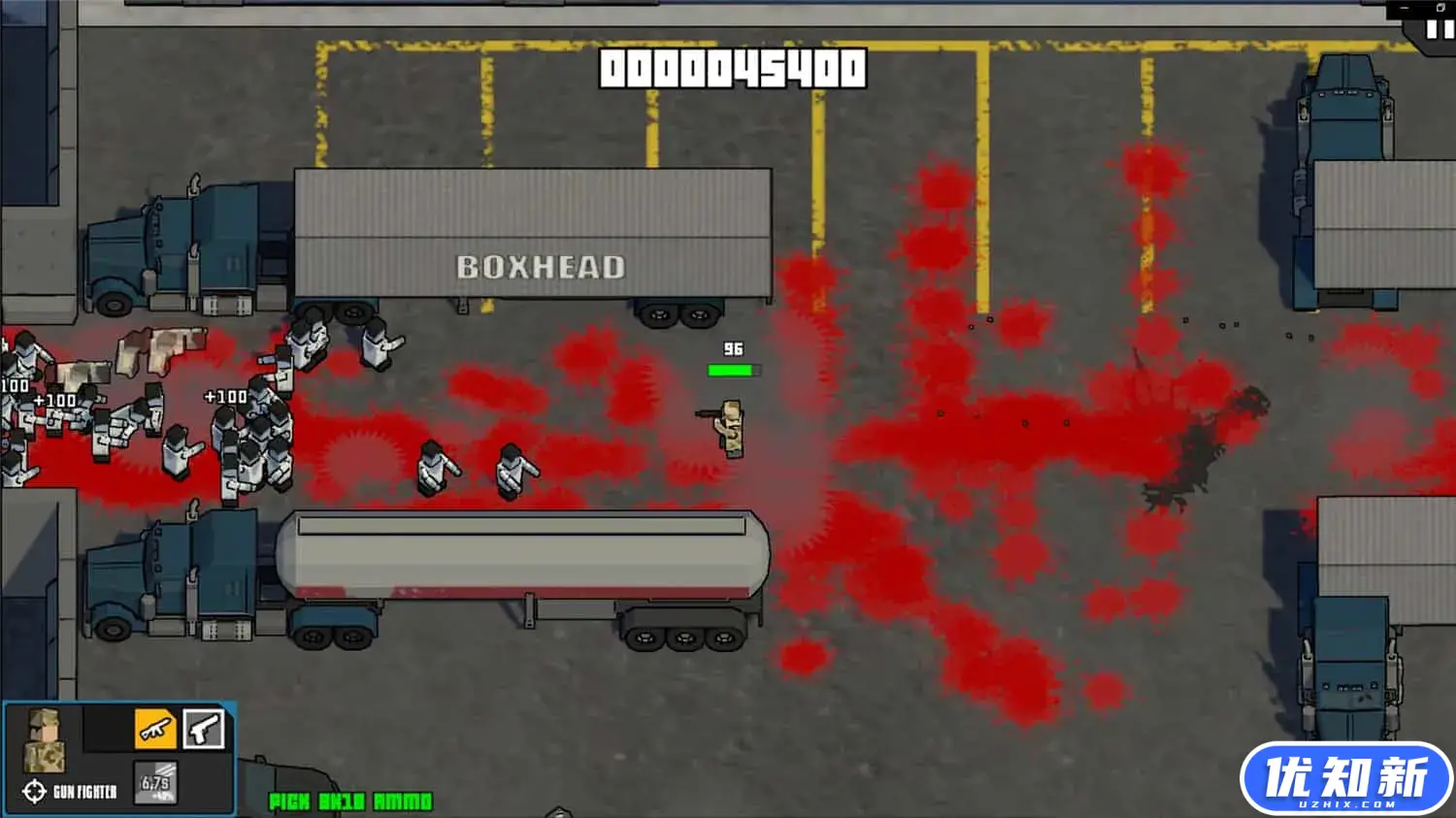Restore the window using the title bar button
The width and height of the screenshot is (1456, 818).
coord(1440,8)
